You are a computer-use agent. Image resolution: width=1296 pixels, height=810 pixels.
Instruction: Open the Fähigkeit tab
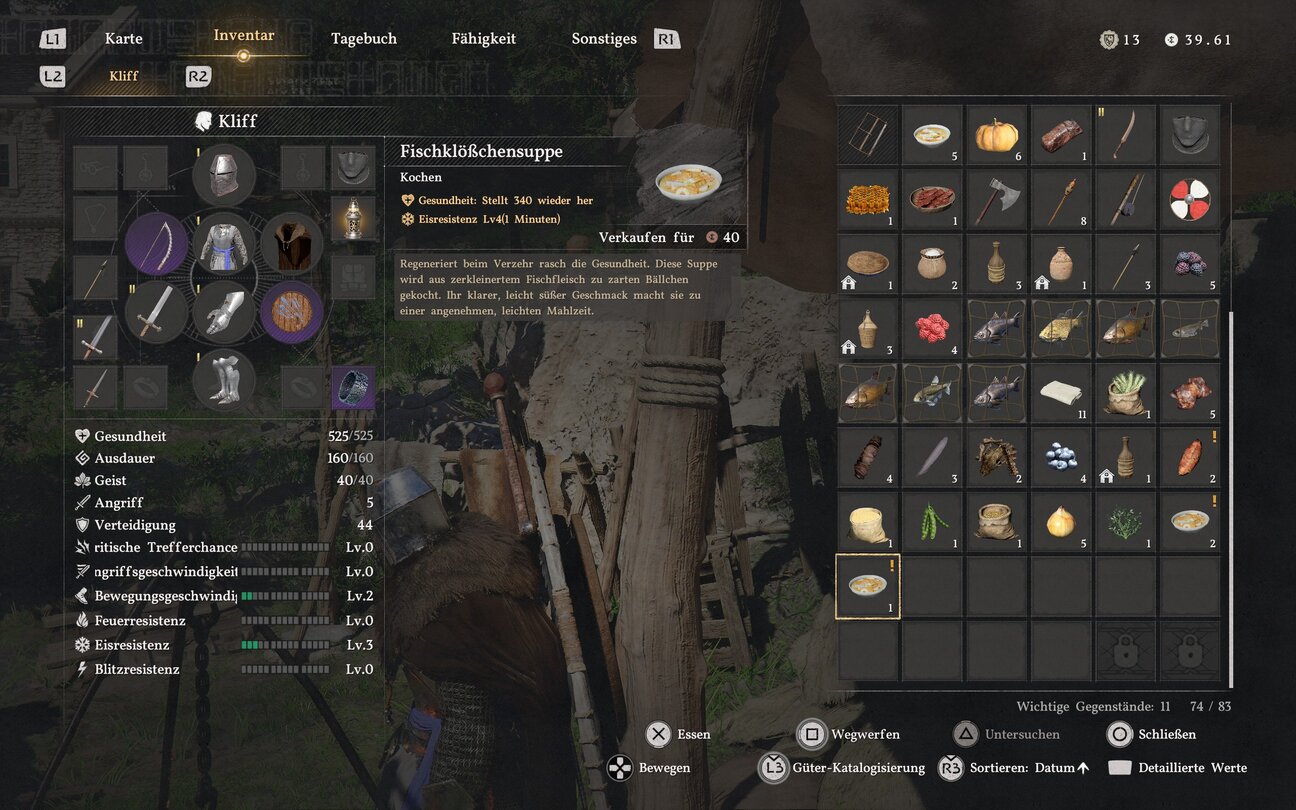[x=484, y=39]
